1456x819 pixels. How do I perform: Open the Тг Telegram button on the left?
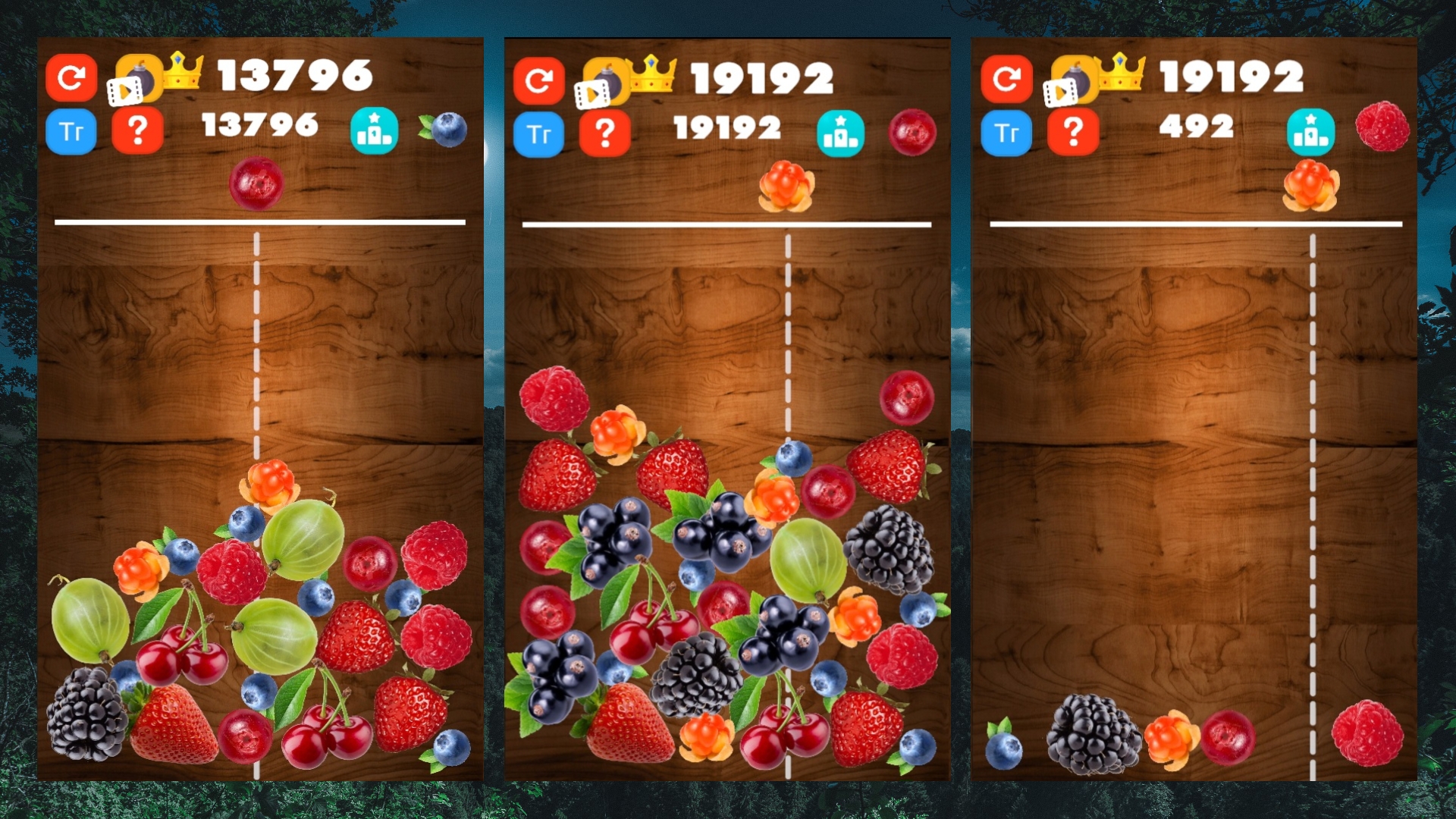pos(71,131)
